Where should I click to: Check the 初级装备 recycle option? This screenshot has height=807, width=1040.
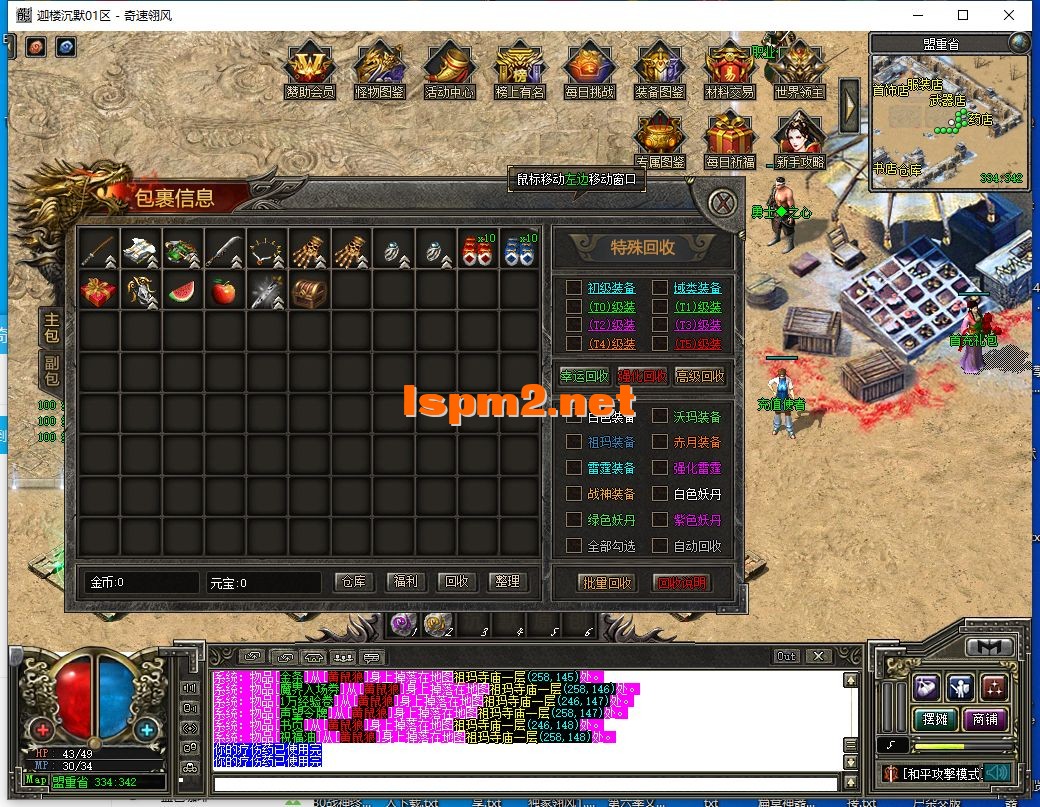tap(574, 288)
